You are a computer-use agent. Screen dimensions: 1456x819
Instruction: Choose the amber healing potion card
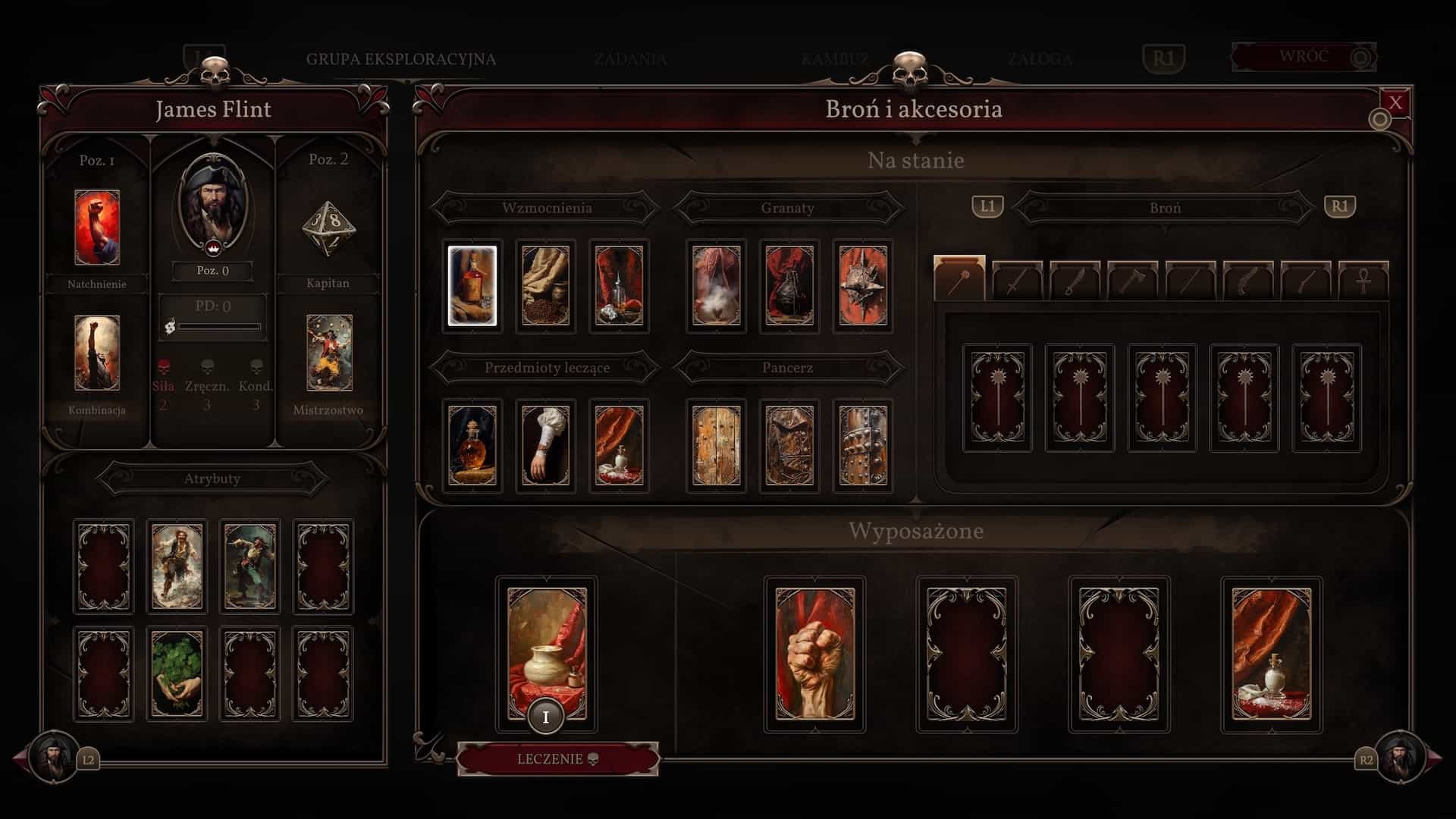click(472, 445)
